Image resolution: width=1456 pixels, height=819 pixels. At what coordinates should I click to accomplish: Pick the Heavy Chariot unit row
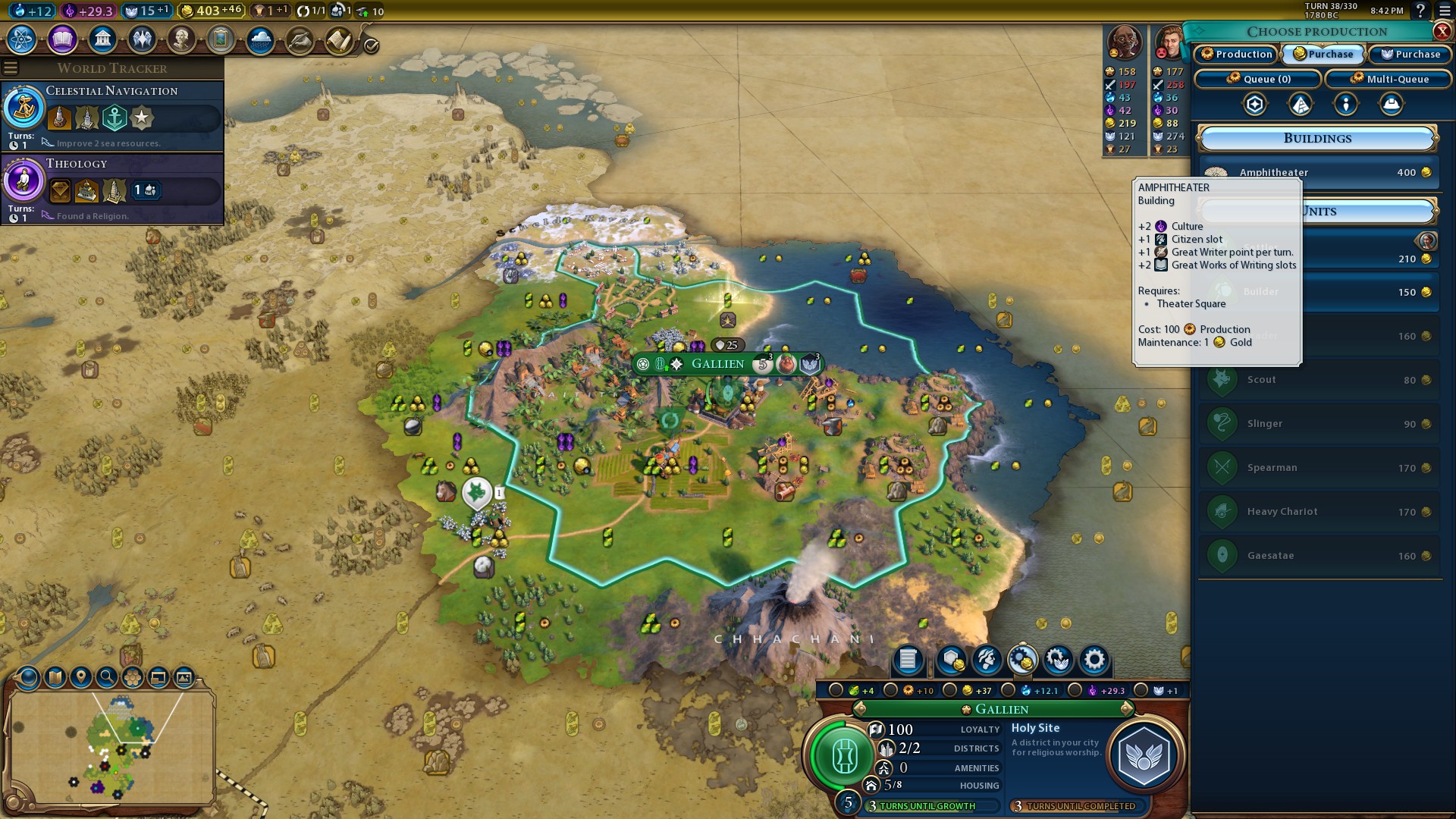click(x=1319, y=512)
